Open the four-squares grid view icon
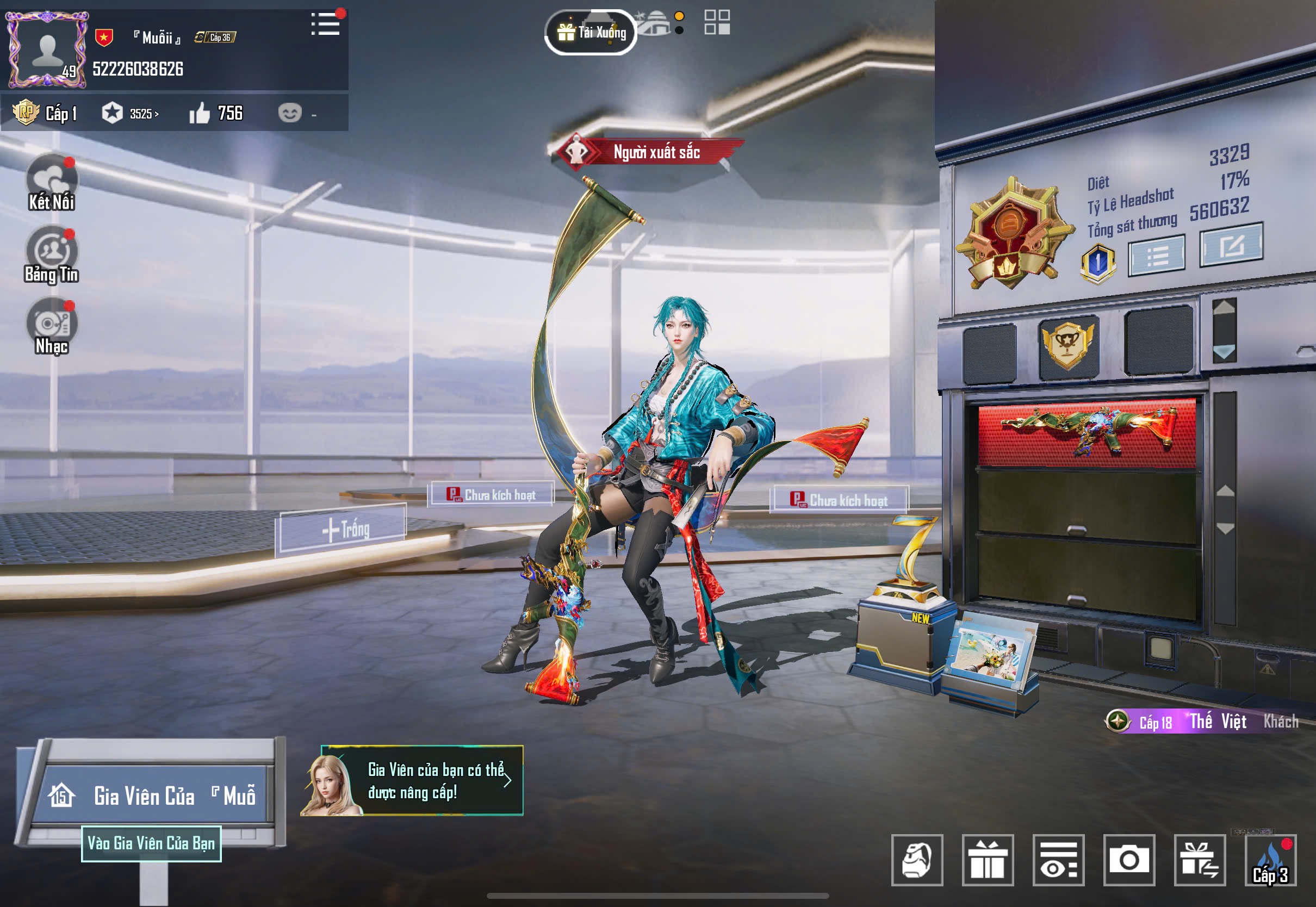This screenshot has height=907, width=1316. pos(717,23)
